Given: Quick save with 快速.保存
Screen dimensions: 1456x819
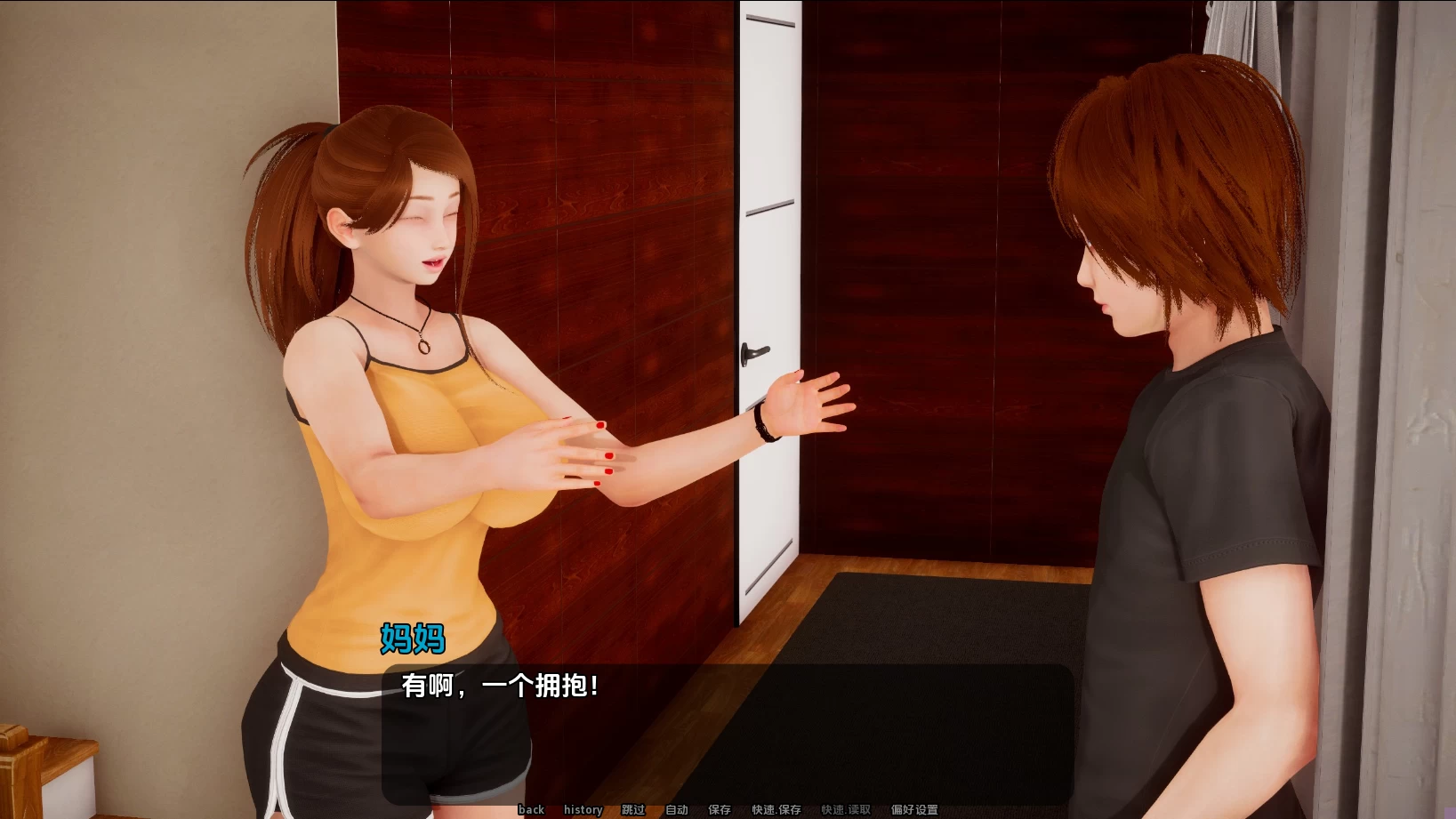Looking at the screenshot, I should click(776, 809).
